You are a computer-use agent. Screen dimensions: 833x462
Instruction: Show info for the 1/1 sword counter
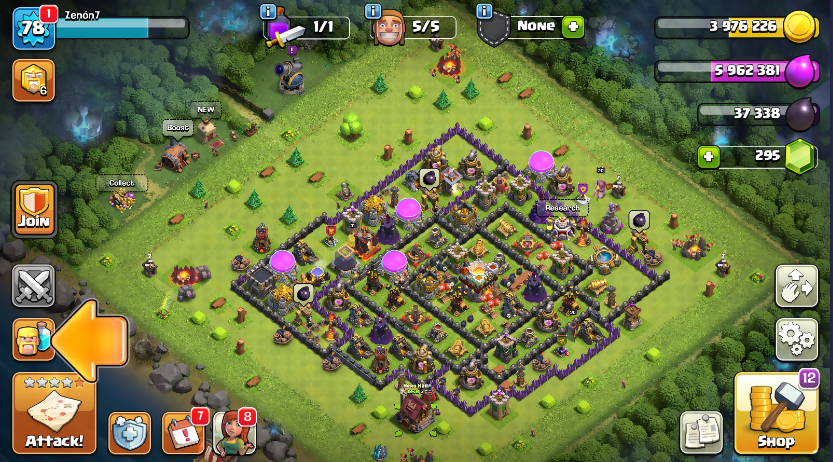[267, 11]
